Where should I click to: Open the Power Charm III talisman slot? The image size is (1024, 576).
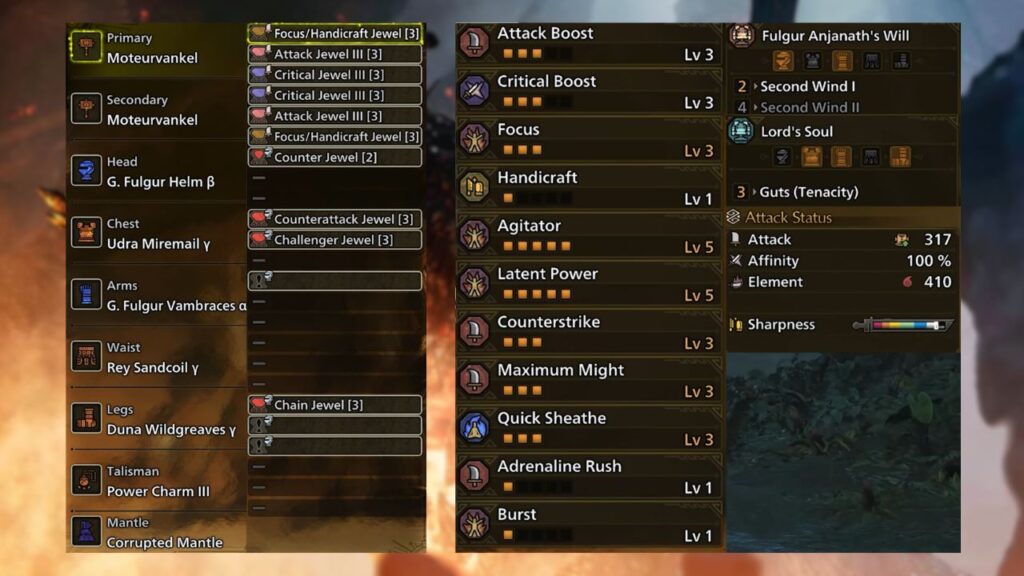pos(155,481)
